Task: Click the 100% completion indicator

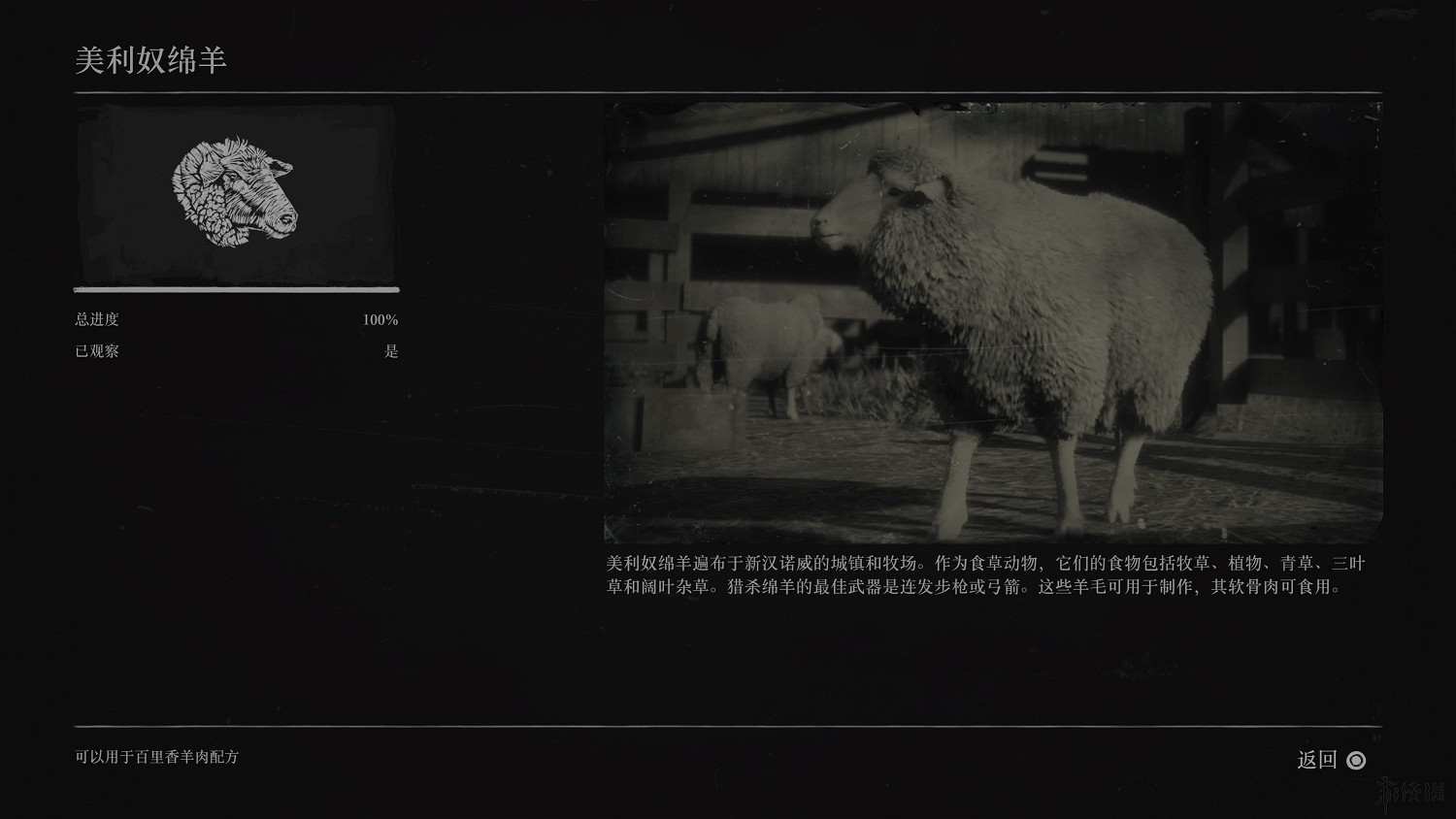Action: (x=380, y=318)
